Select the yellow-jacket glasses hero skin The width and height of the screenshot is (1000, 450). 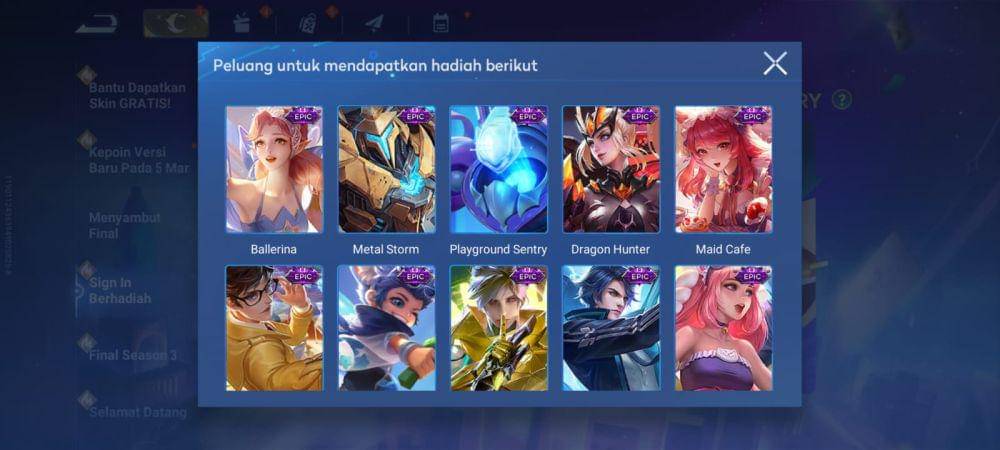(274, 328)
